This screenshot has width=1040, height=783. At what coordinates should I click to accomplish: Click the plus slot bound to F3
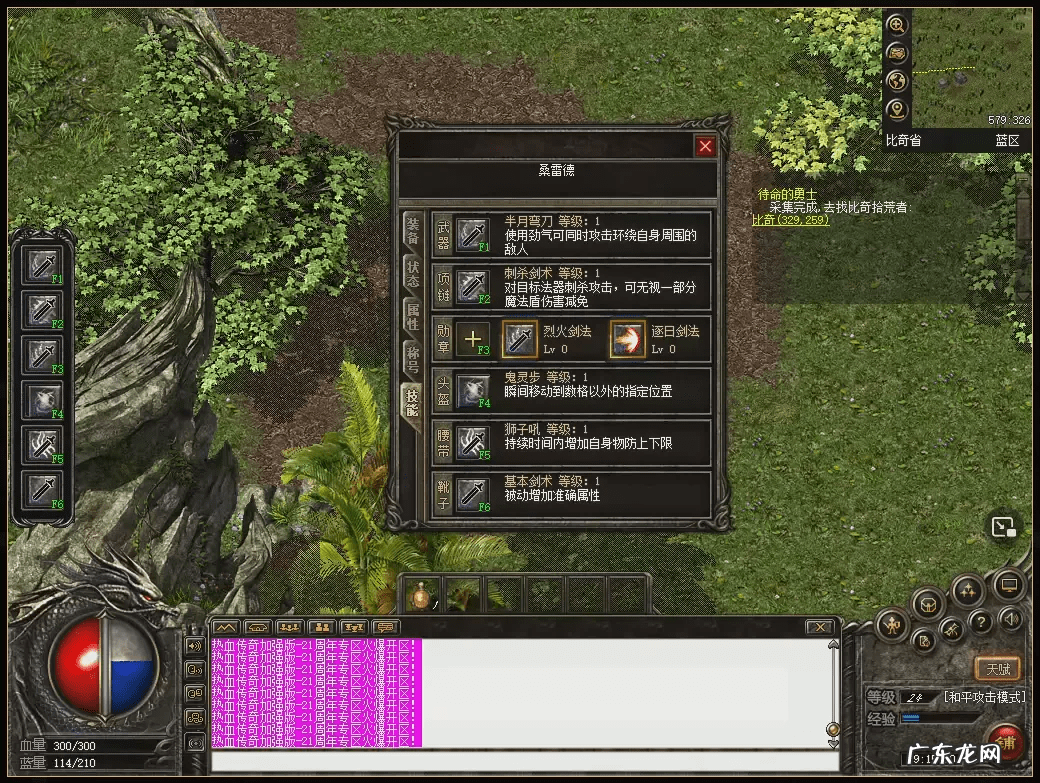(473, 339)
